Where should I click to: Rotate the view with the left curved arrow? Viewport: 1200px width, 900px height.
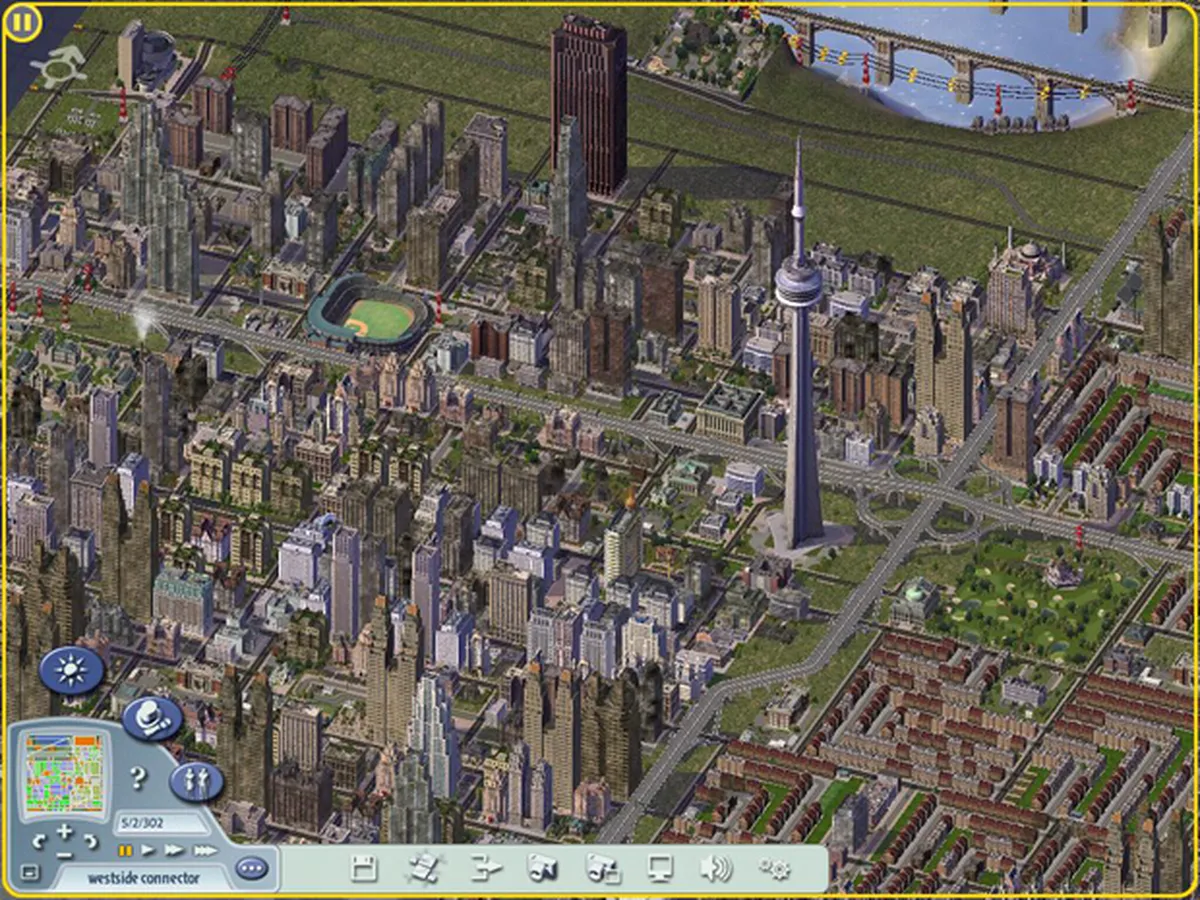click(x=40, y=841)
